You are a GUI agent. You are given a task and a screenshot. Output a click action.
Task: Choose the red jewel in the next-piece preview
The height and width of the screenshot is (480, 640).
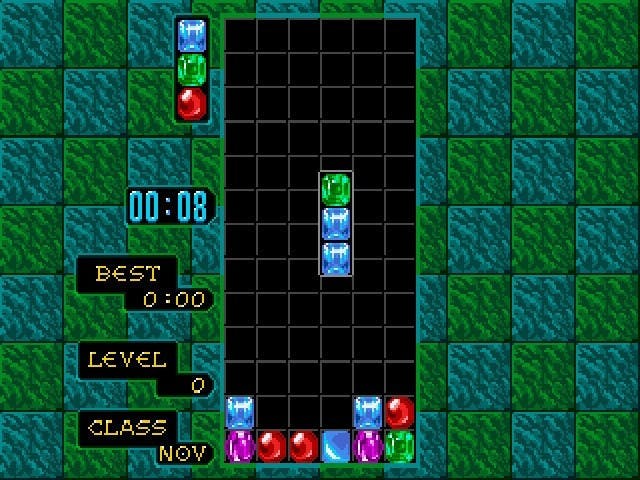192,102
